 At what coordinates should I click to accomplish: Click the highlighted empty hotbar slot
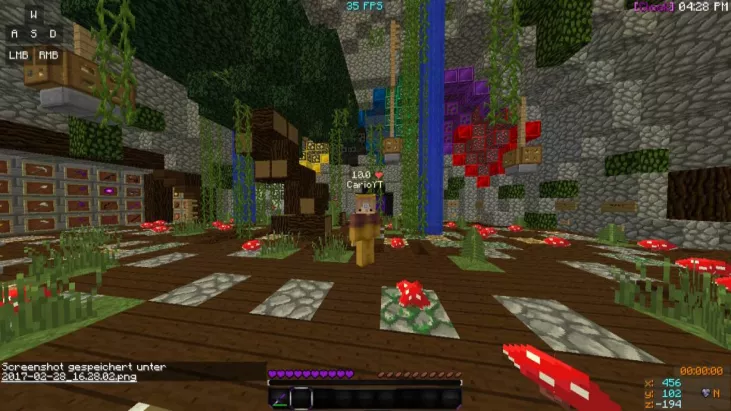click(x=303, y=398)
